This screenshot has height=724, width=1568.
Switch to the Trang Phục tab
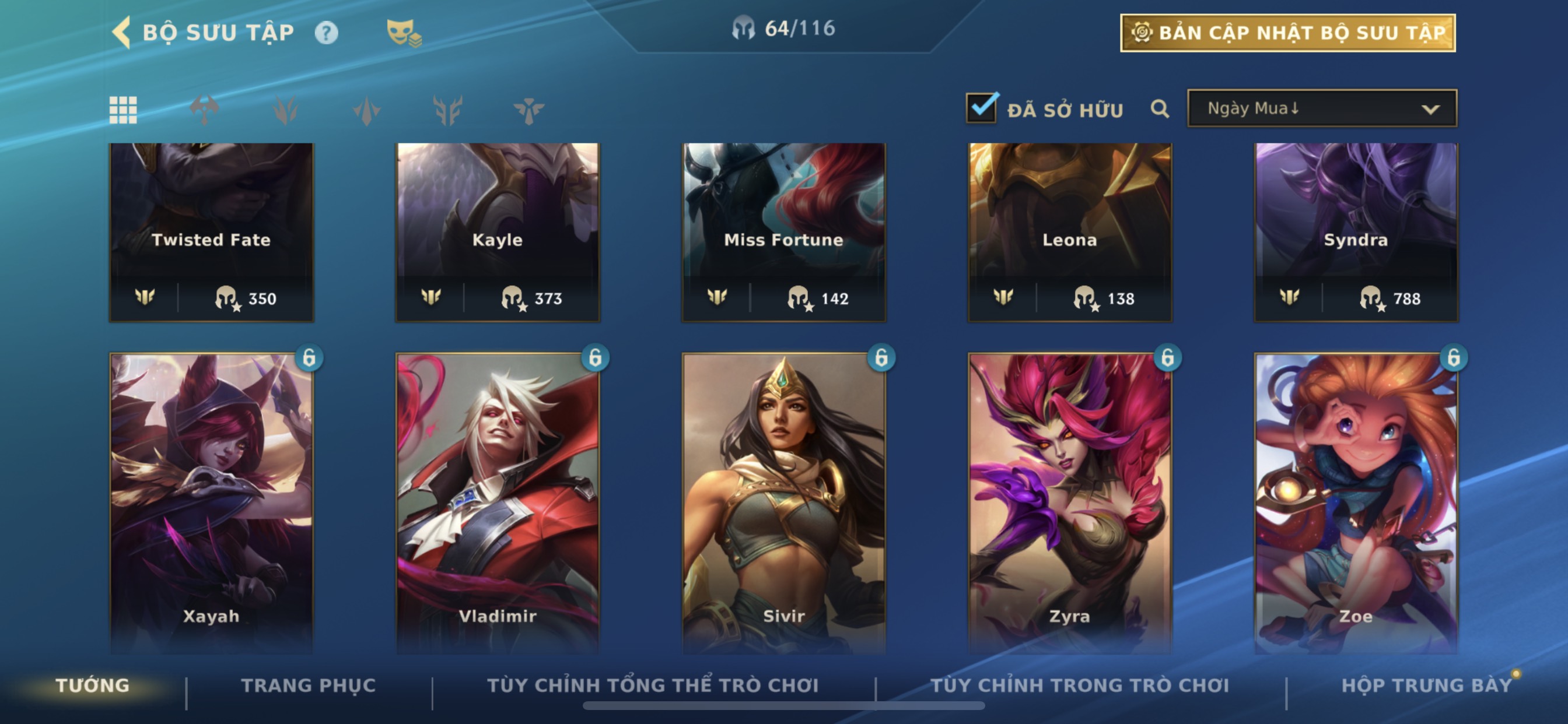(x=309, y=686)
